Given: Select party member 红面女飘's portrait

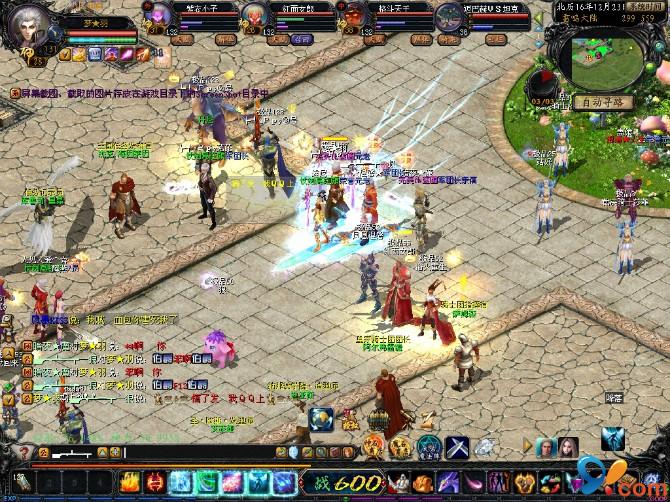Looking at the screenshot, I should coord(254,17).
